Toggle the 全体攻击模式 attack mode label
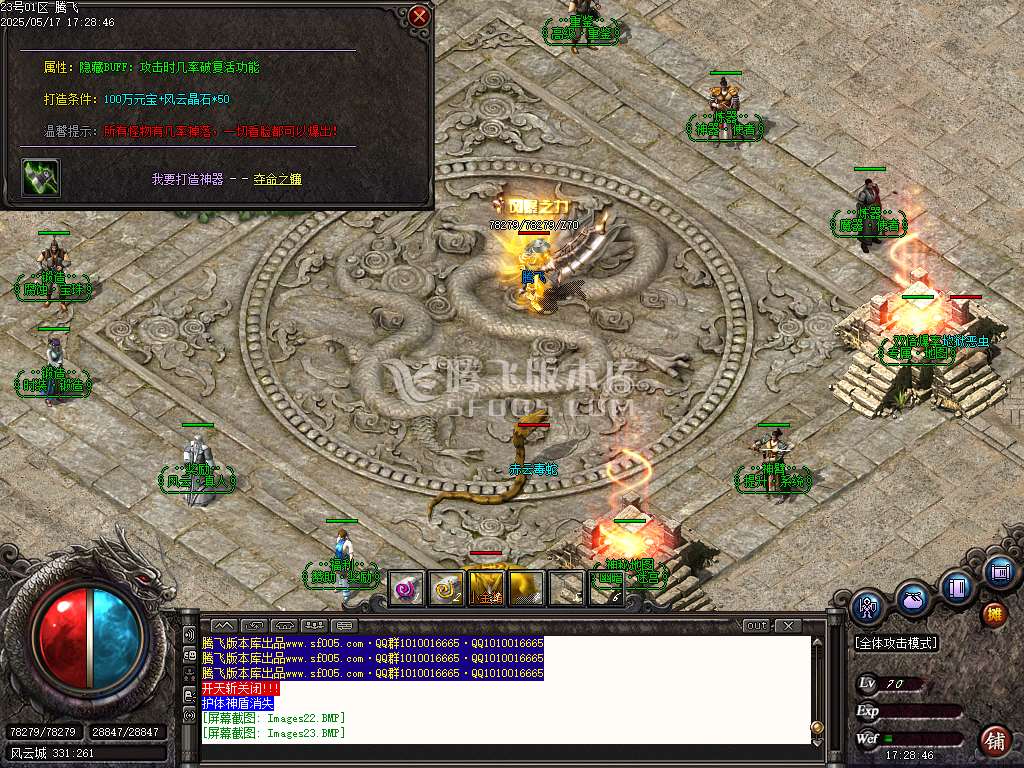1024x768 pixels. pyautogui.click(x=895, y=643)
